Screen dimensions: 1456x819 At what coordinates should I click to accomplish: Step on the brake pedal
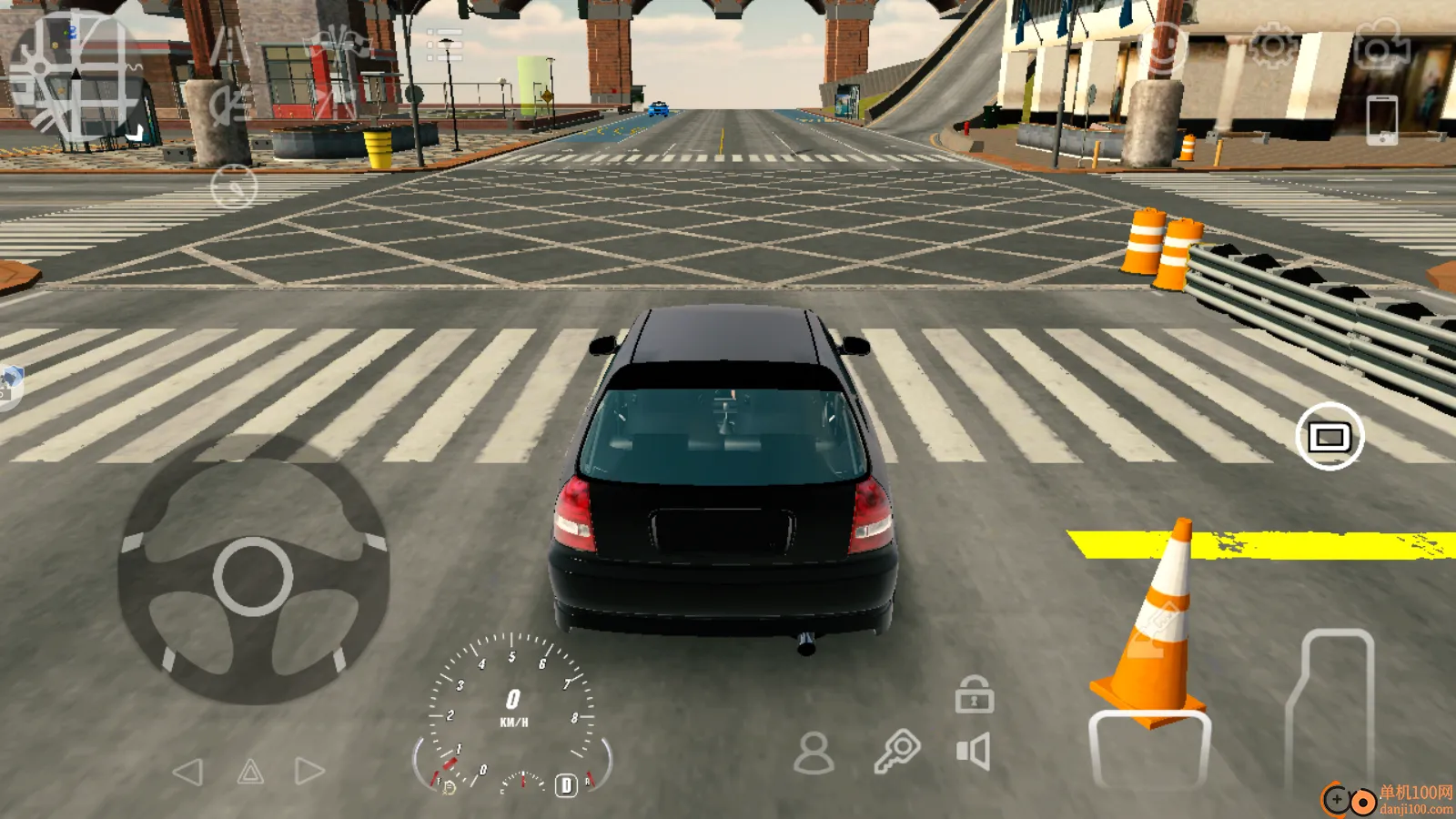click(1149, 748)
